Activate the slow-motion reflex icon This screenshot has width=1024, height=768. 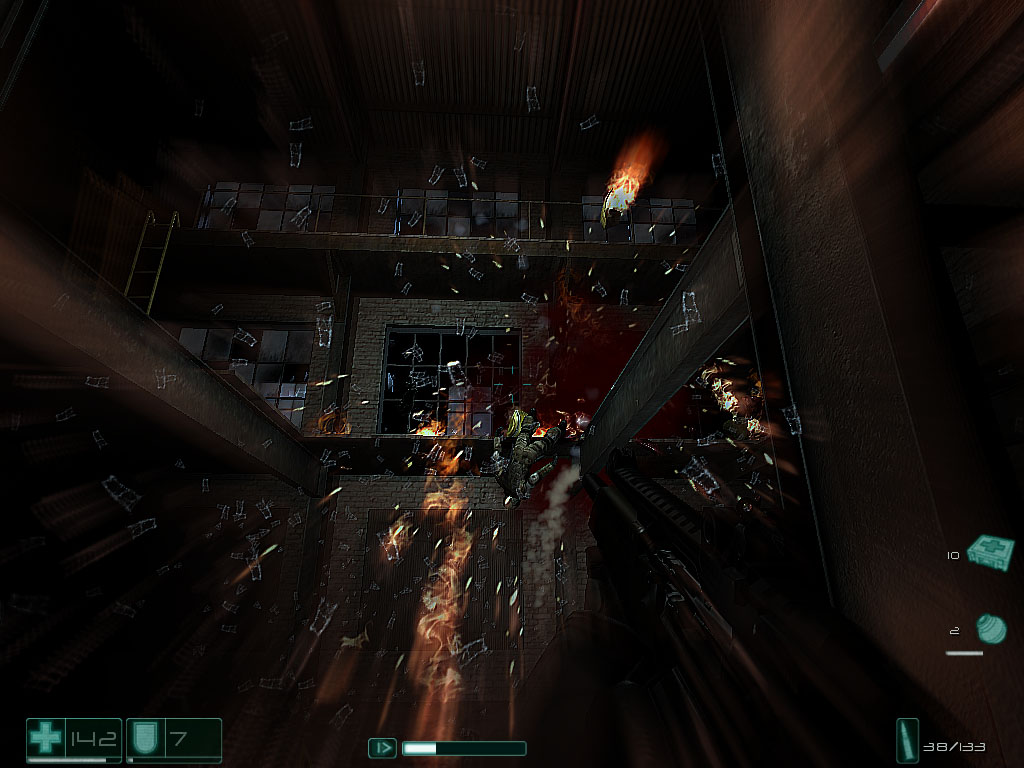[382, 747]
